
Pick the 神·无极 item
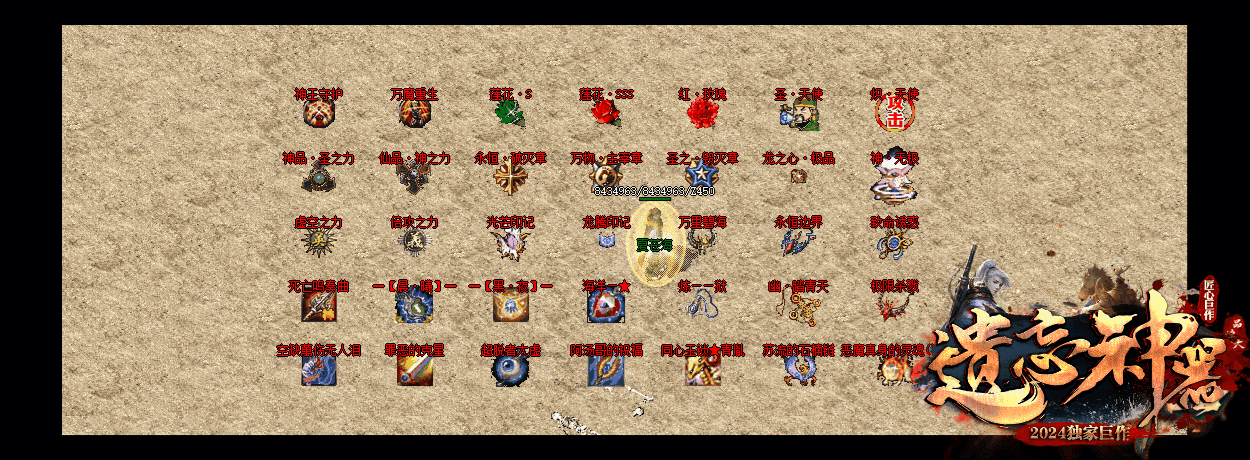point(893,180)
